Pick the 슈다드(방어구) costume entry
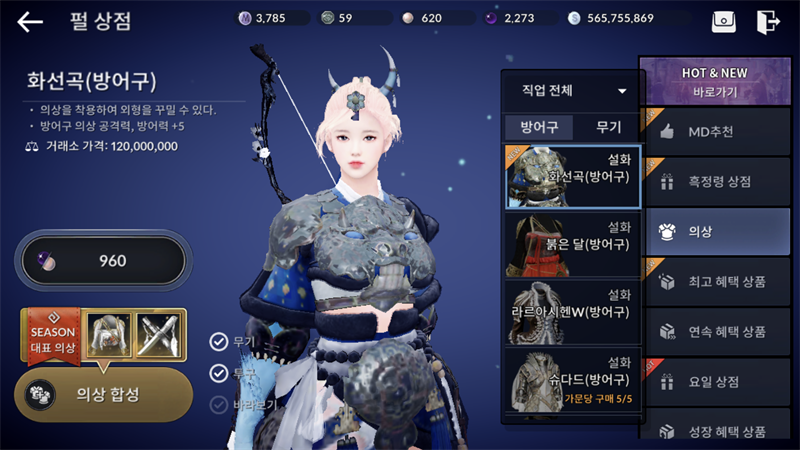Image resolution: width=800 pixels, height=450 pixels. tap(572, 379)
